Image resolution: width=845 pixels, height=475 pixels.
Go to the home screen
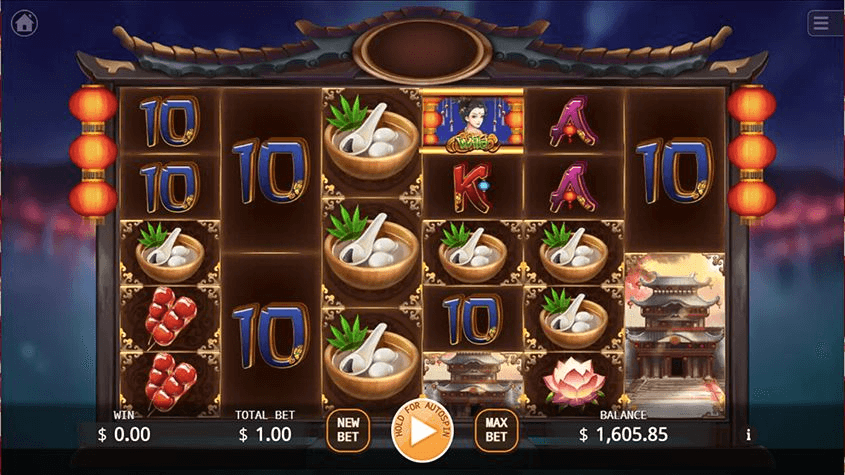pos(25,21)
